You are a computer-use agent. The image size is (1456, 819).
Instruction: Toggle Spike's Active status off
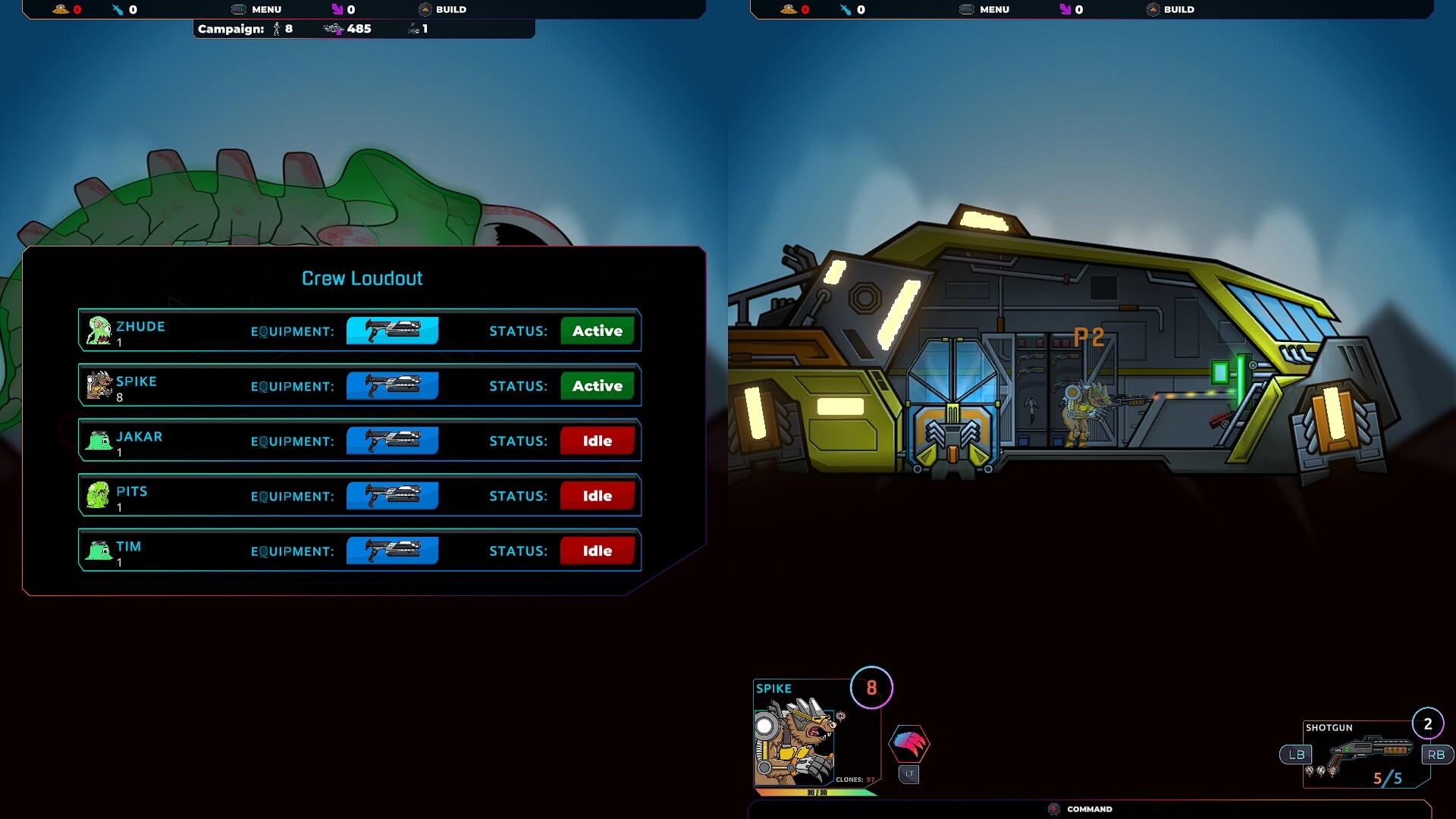tap(597, 385)
